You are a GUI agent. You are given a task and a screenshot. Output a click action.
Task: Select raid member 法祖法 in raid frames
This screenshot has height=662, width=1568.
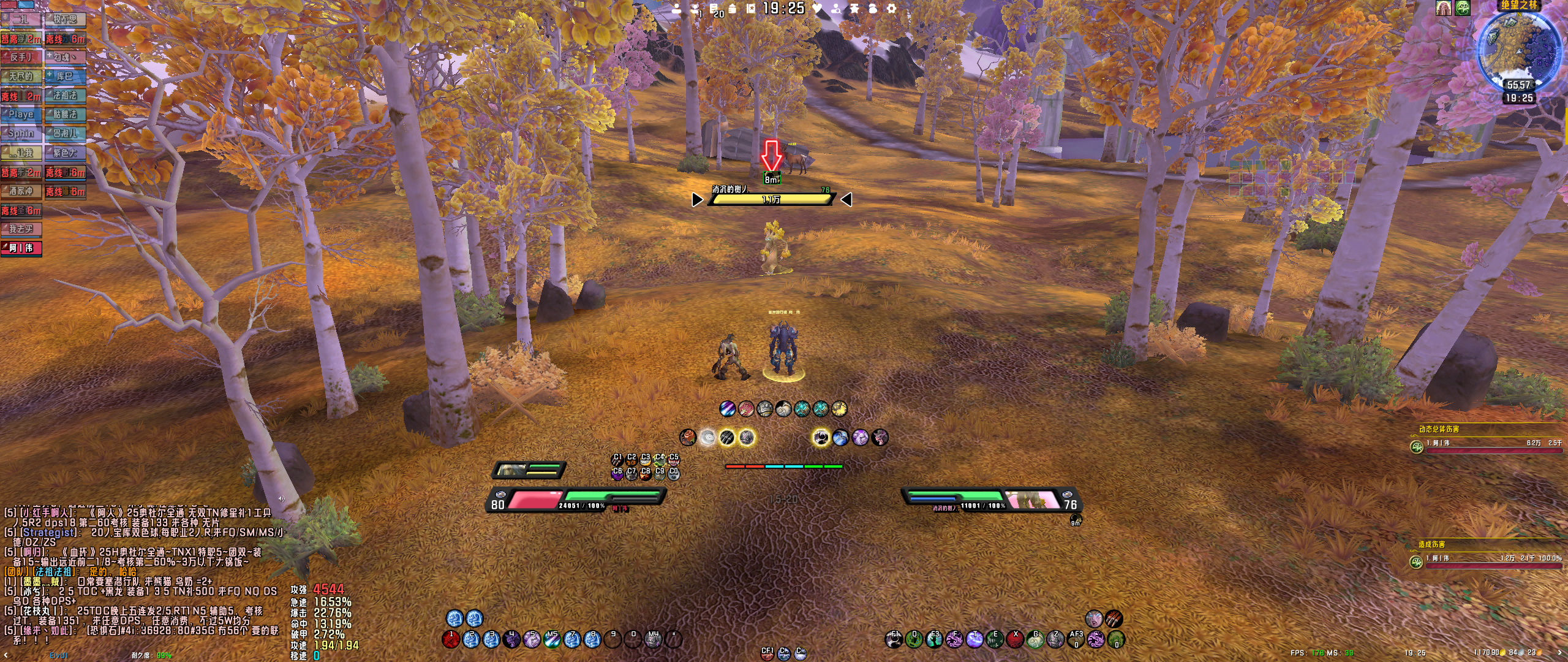click(65, 96)
